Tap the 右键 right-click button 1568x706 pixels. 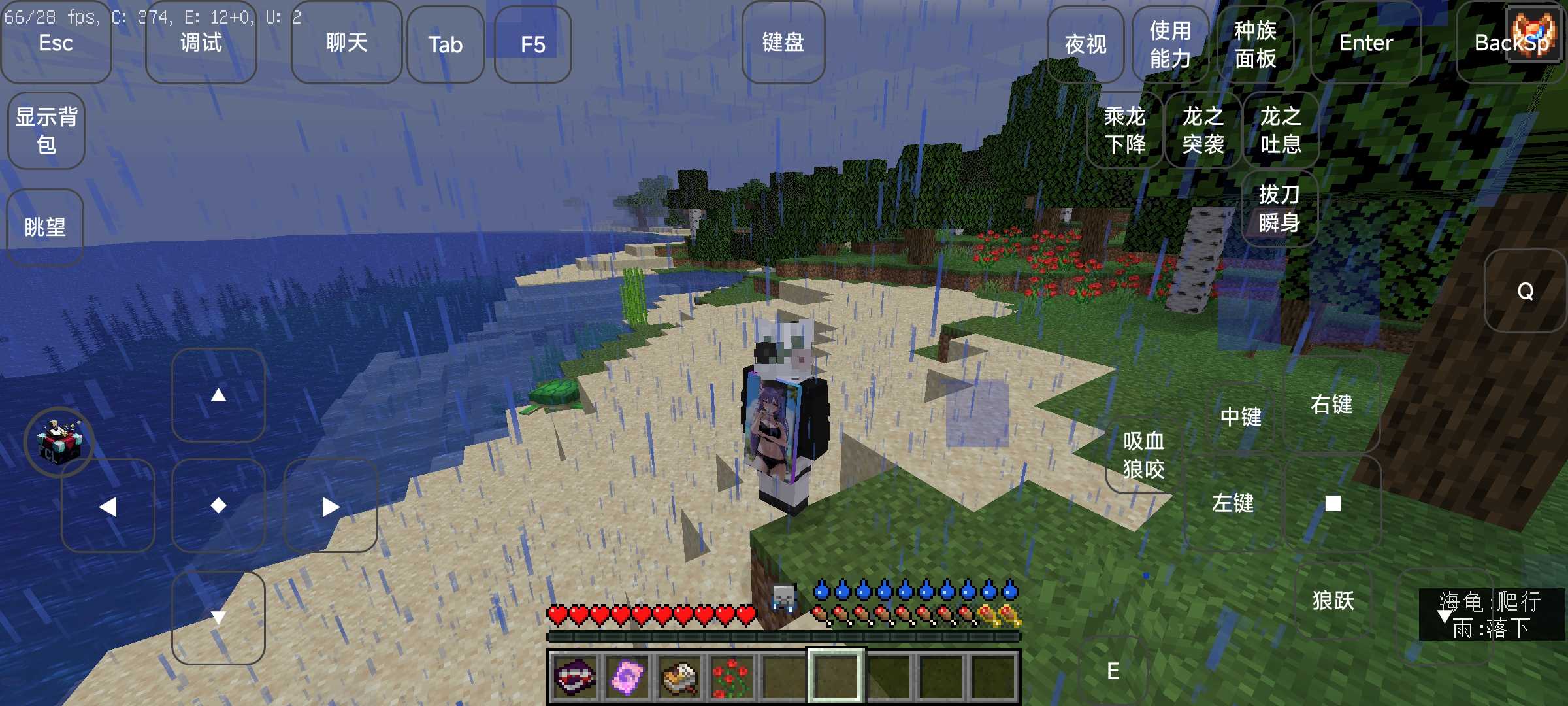pos(1331,405)
